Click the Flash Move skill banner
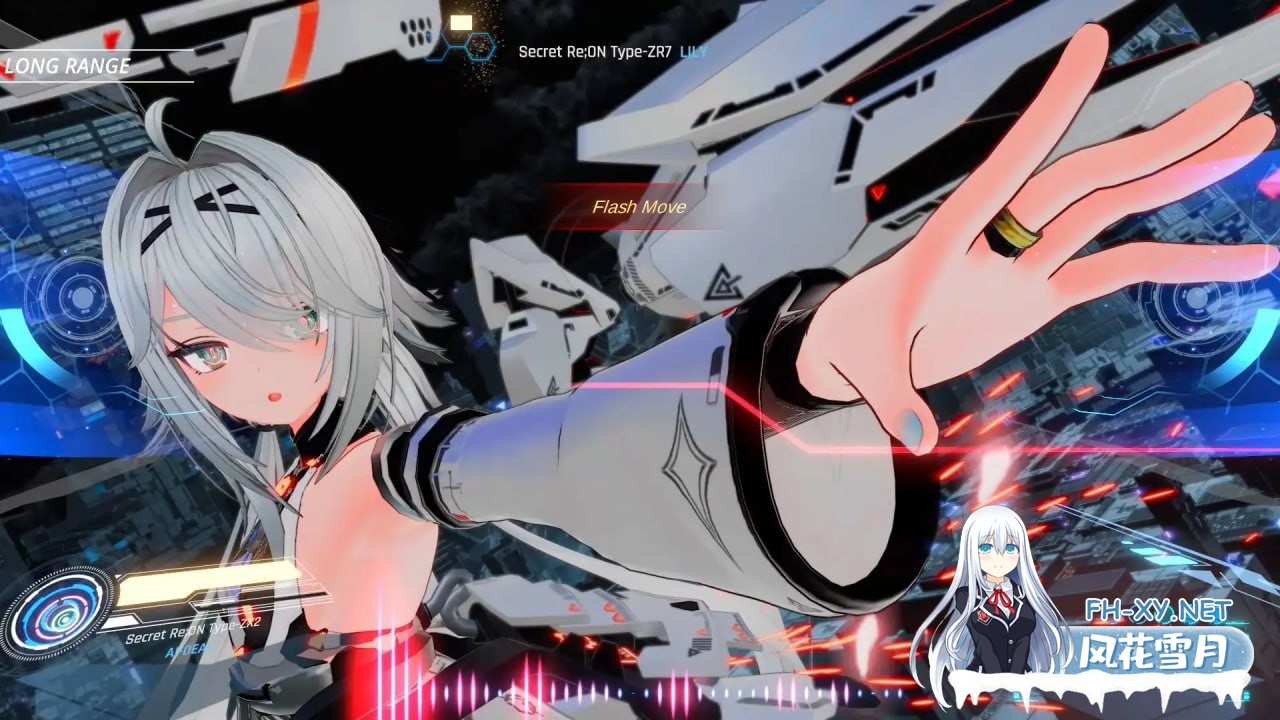 (x=638, y=207)
